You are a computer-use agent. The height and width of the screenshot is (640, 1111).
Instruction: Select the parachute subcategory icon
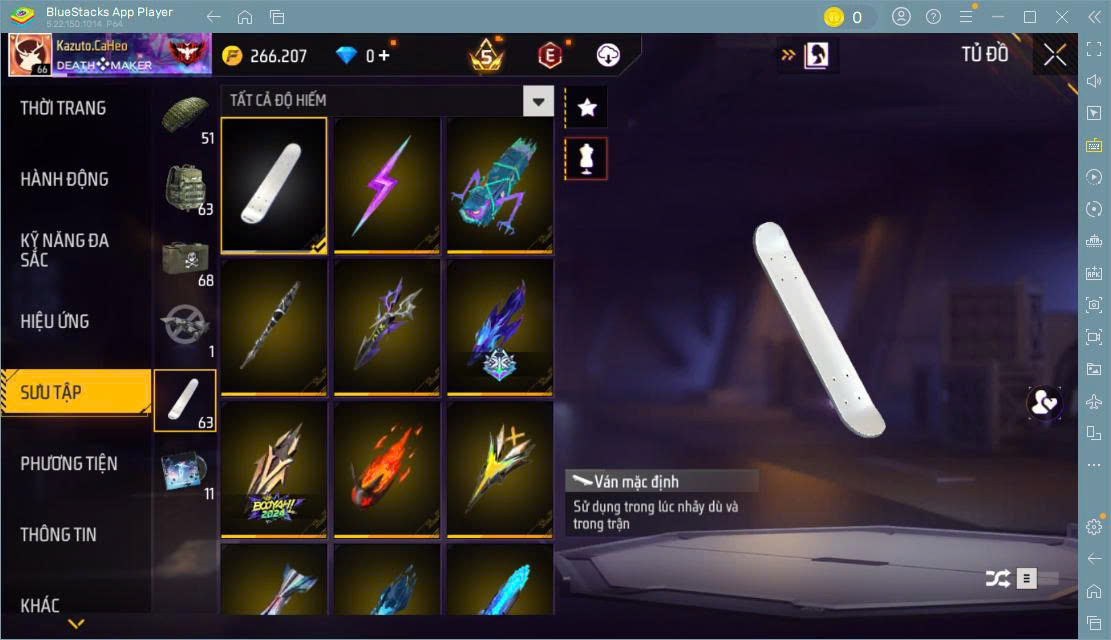(185, 116)
